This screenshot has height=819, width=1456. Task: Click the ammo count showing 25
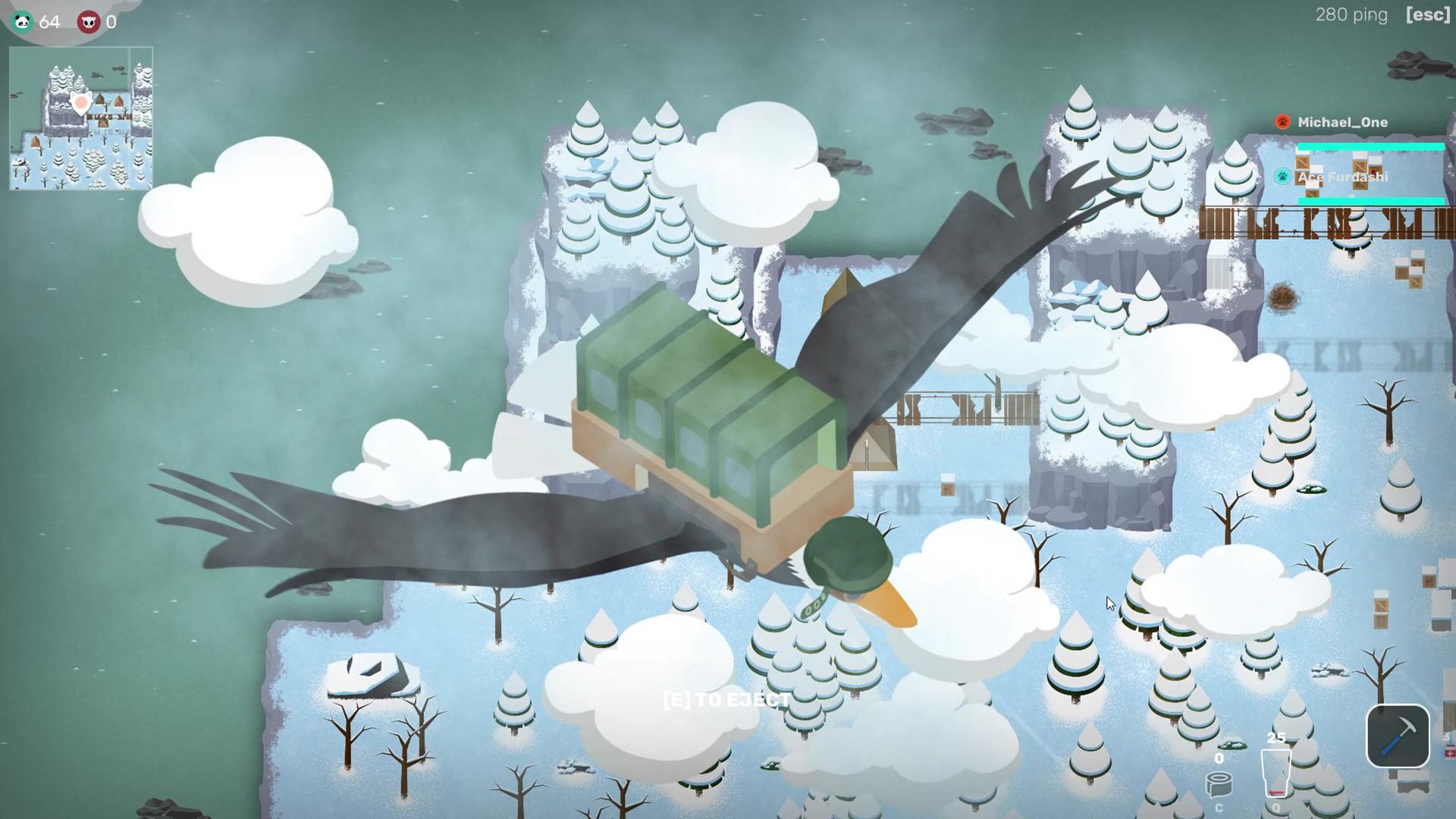point(1276,736)
